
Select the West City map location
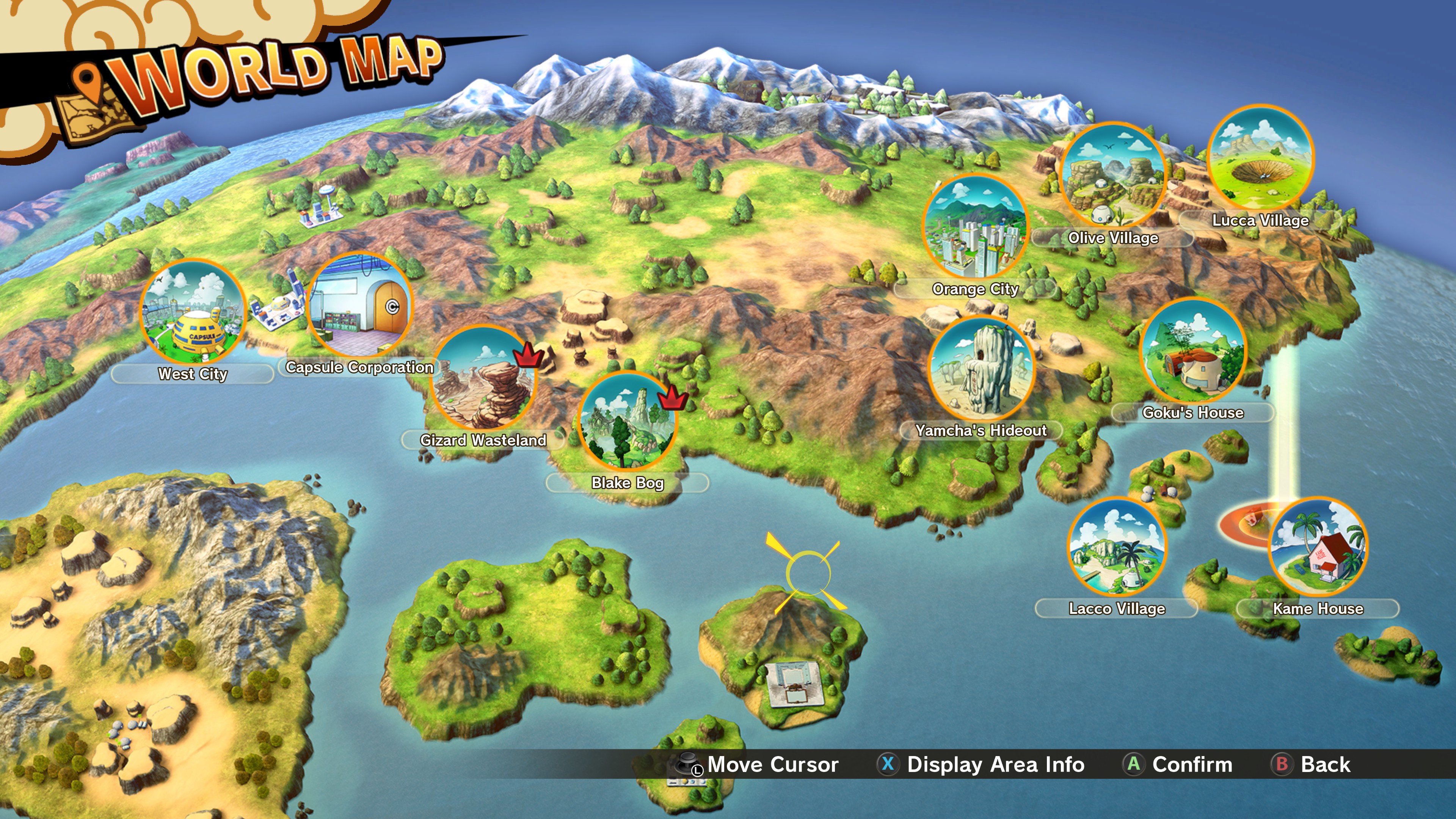point(193,312)
